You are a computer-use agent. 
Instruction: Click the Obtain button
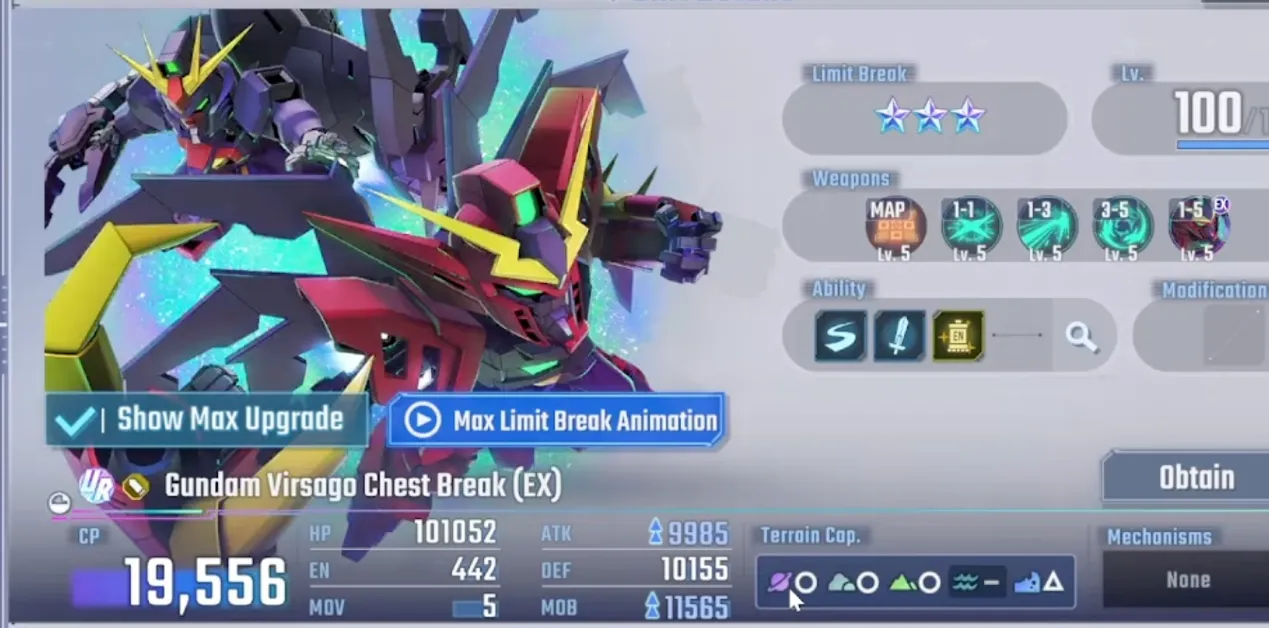(x=1195, y=478)
